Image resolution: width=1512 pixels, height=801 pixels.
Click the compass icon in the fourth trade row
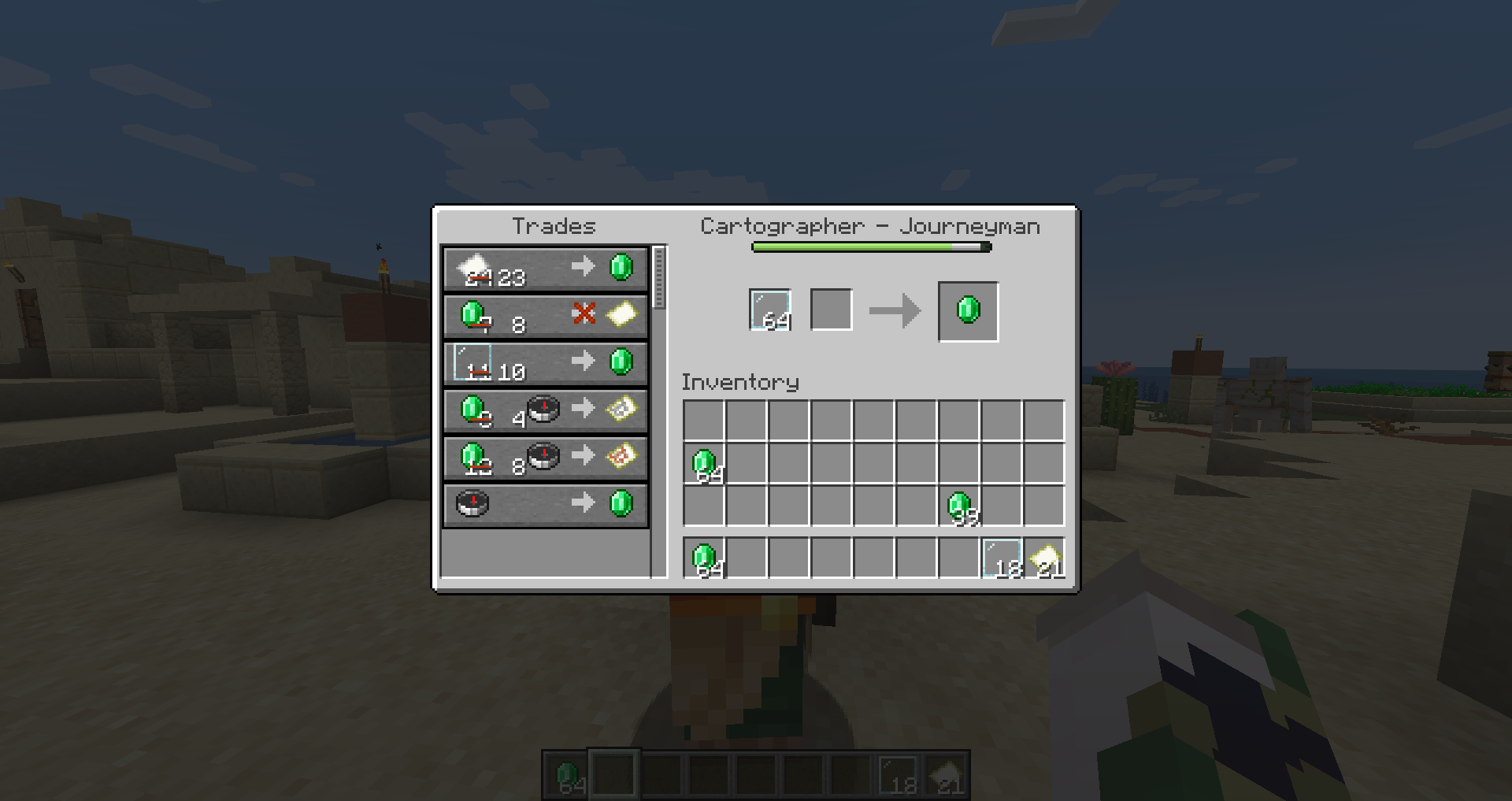click(543, 410)
